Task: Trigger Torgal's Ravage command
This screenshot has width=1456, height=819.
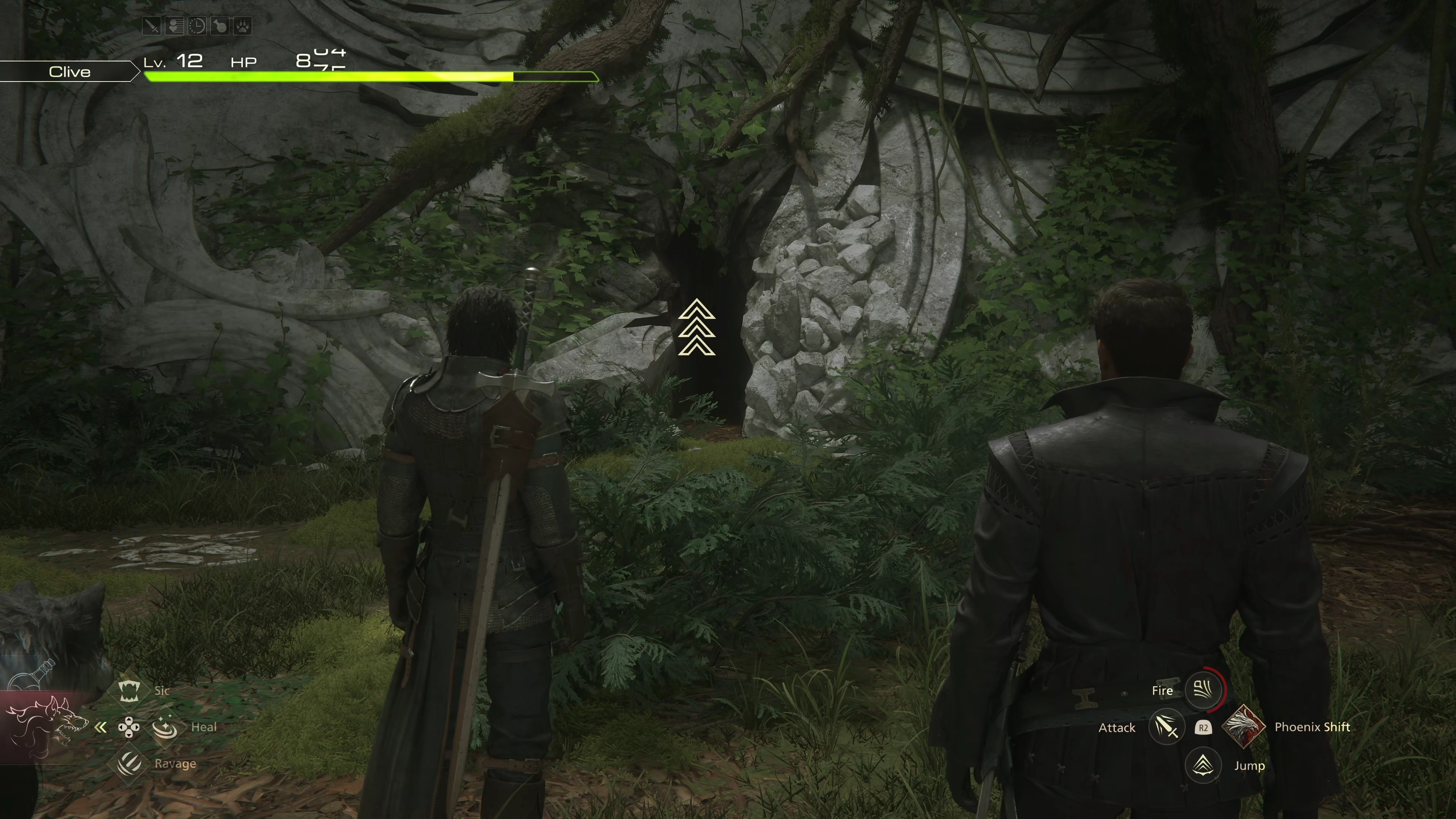Action: coord(129,764)
